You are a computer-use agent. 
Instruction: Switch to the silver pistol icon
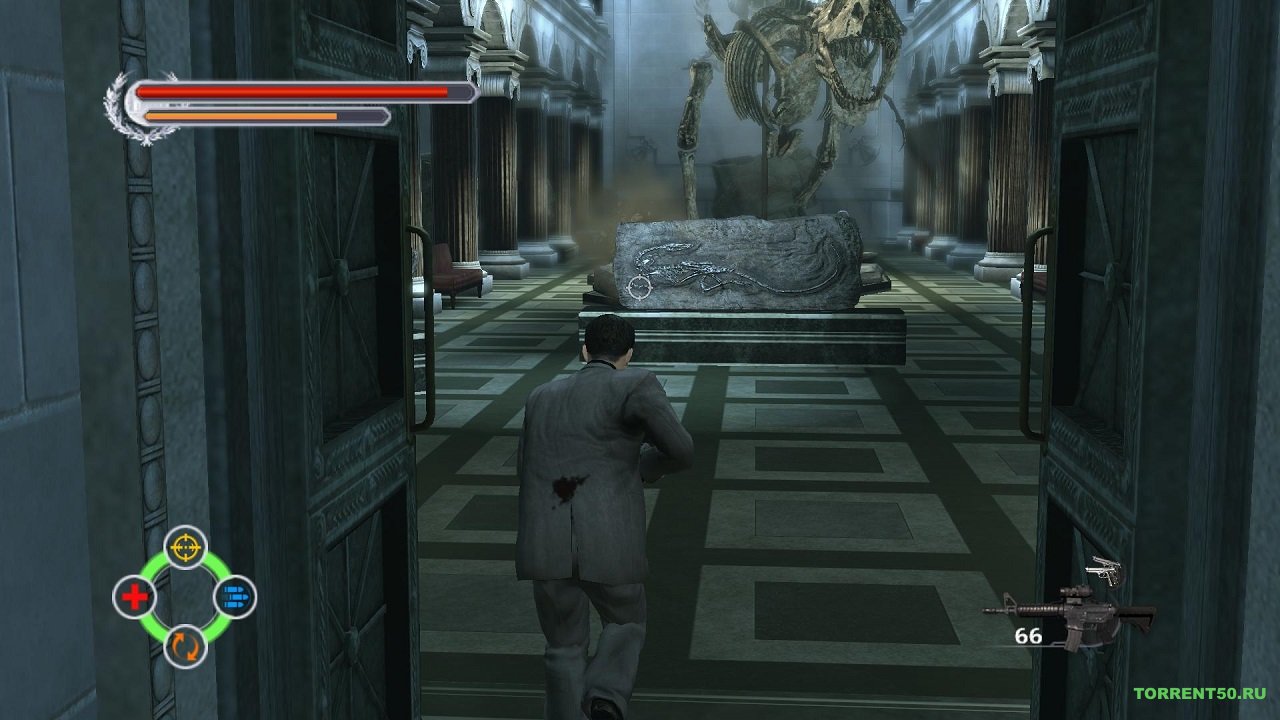click(1105, 571)
